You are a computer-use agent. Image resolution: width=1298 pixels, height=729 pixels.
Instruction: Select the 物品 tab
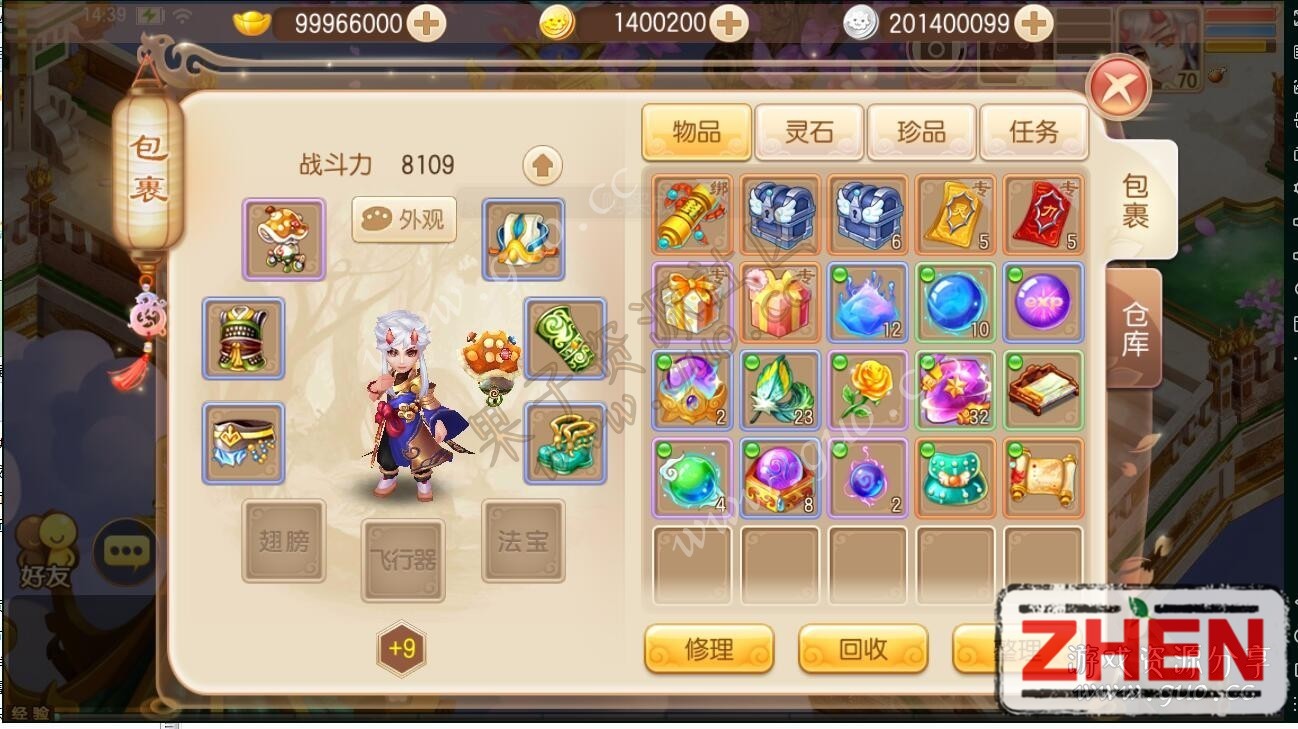click(x=697, y=132)
